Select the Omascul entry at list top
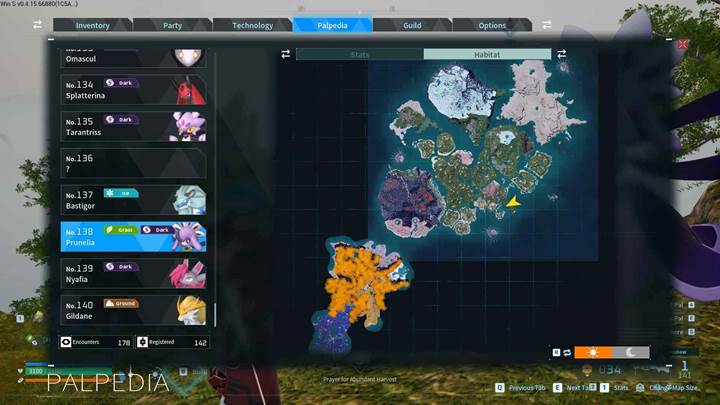This screenshot has width=720, height=405. pos(133,59)
